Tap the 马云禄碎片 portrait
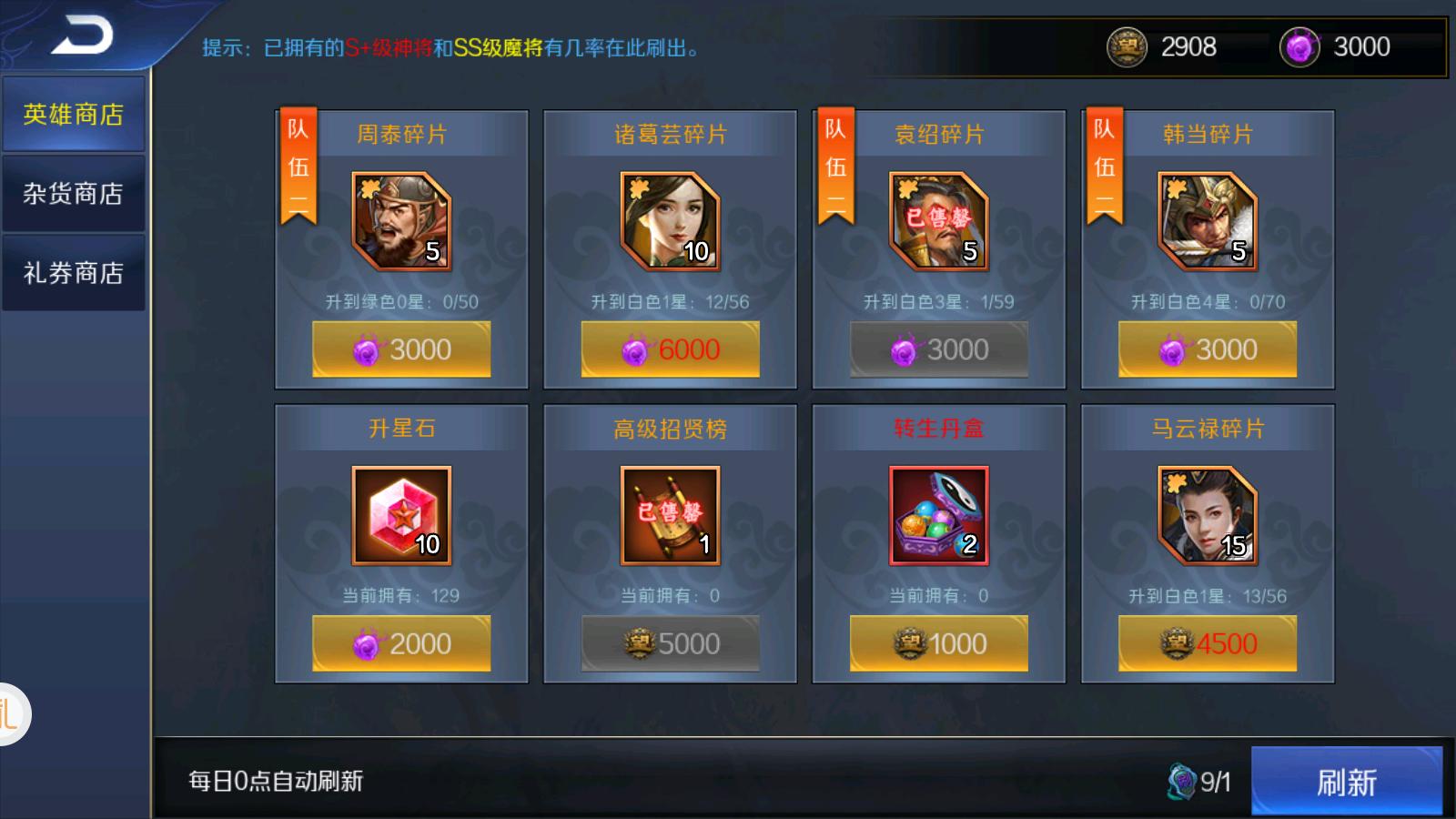 point(1206,516)
